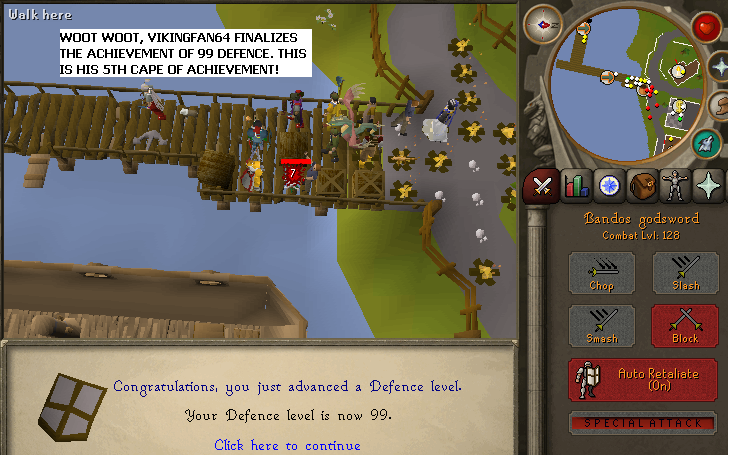
Task: Click the prayer star orb
Action: pos(719,66)
